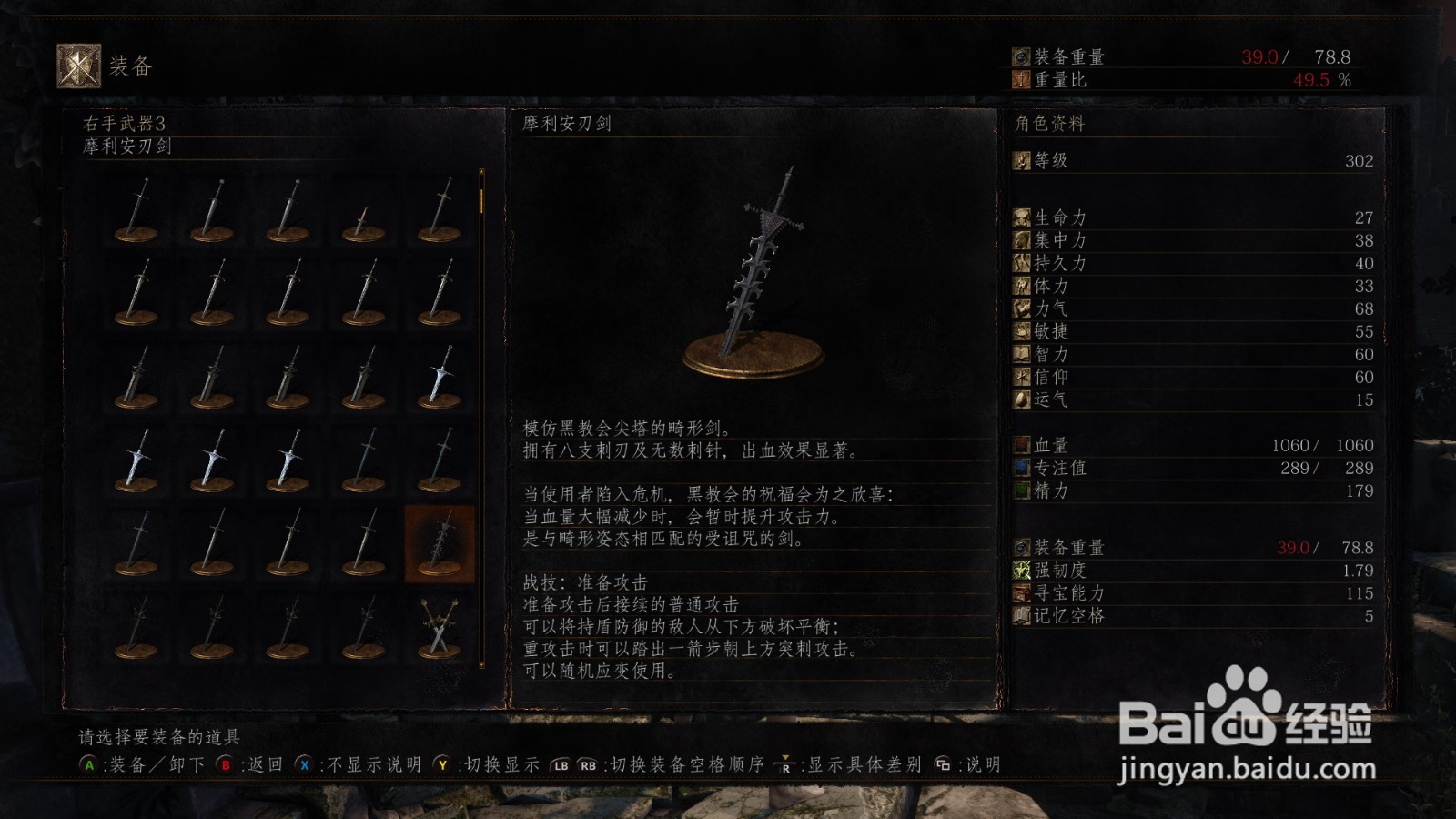Click the 持久力 stamina stat icon
Screen dimensions: 1456x819
[x=1022, y=263]
